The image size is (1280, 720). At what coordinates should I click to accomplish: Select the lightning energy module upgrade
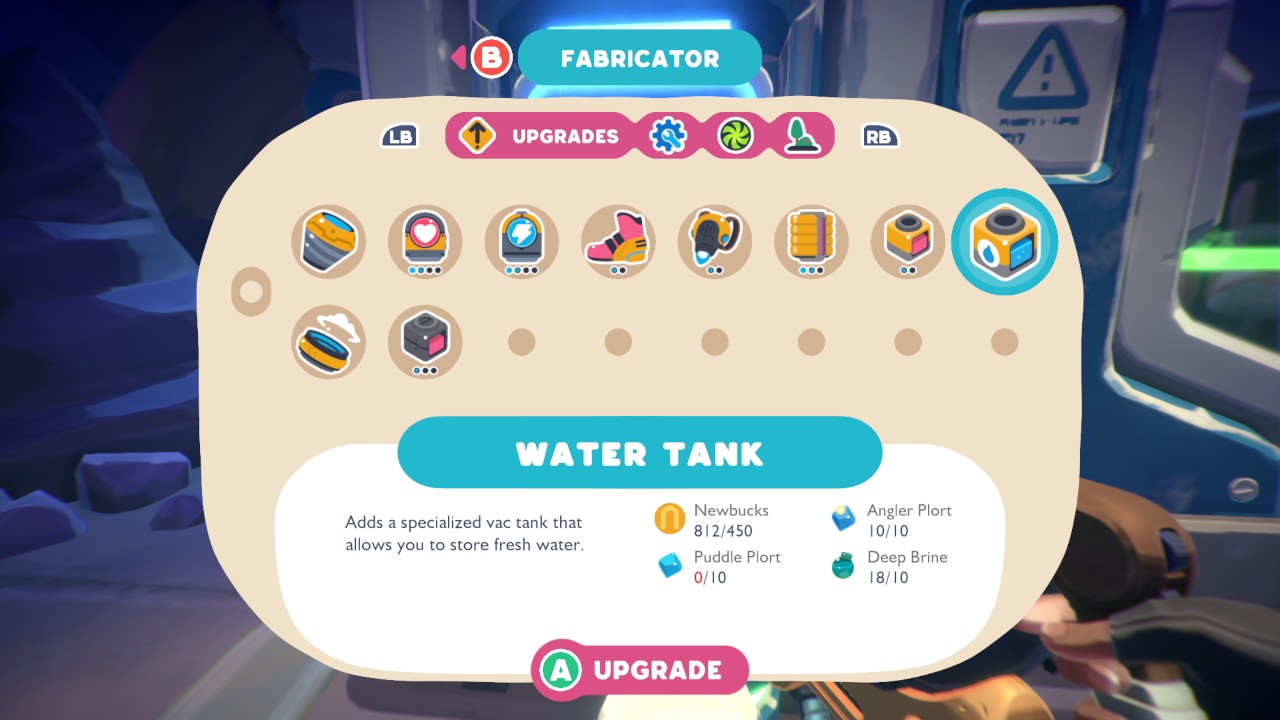tap(521, 241)
